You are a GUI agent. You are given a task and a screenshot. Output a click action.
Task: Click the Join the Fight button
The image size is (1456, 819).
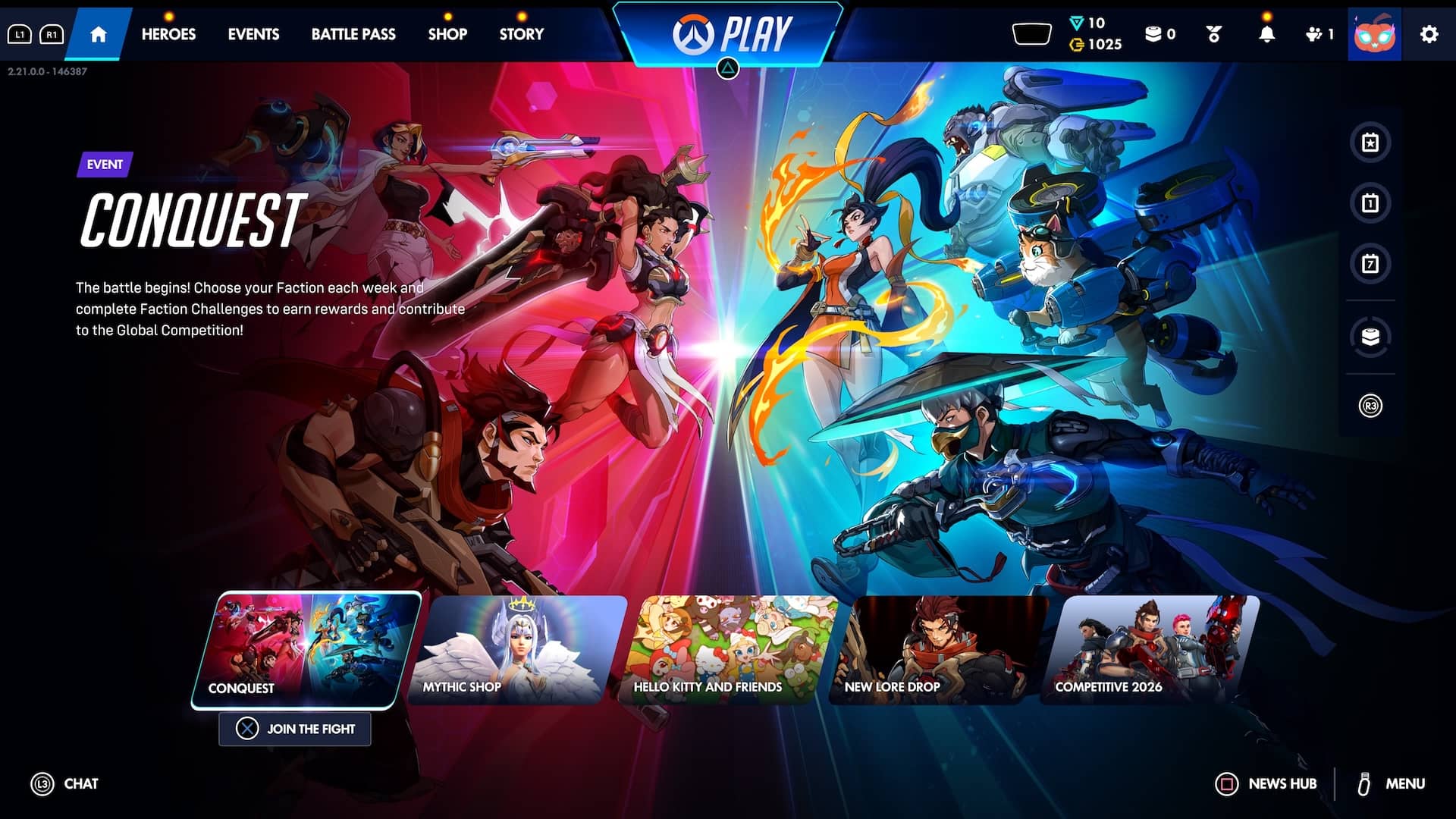(x=295, y=729)
